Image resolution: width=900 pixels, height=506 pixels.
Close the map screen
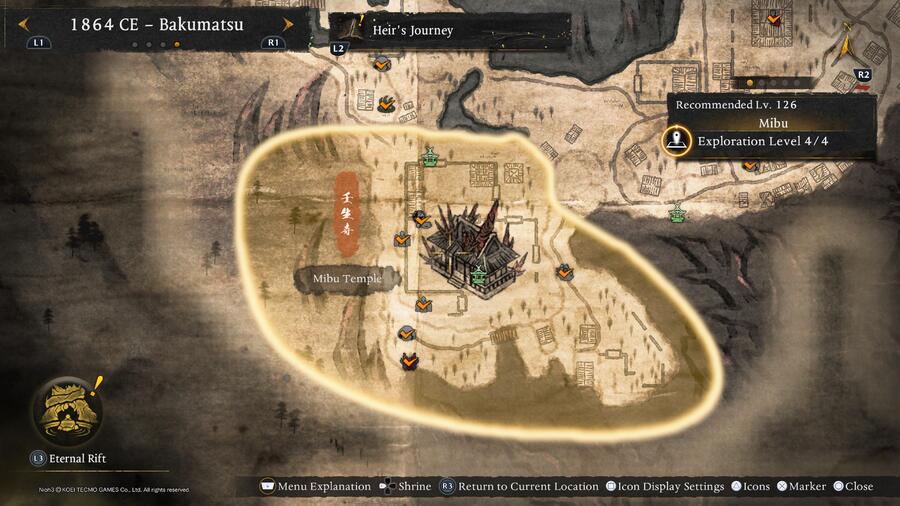pos(852,486)
